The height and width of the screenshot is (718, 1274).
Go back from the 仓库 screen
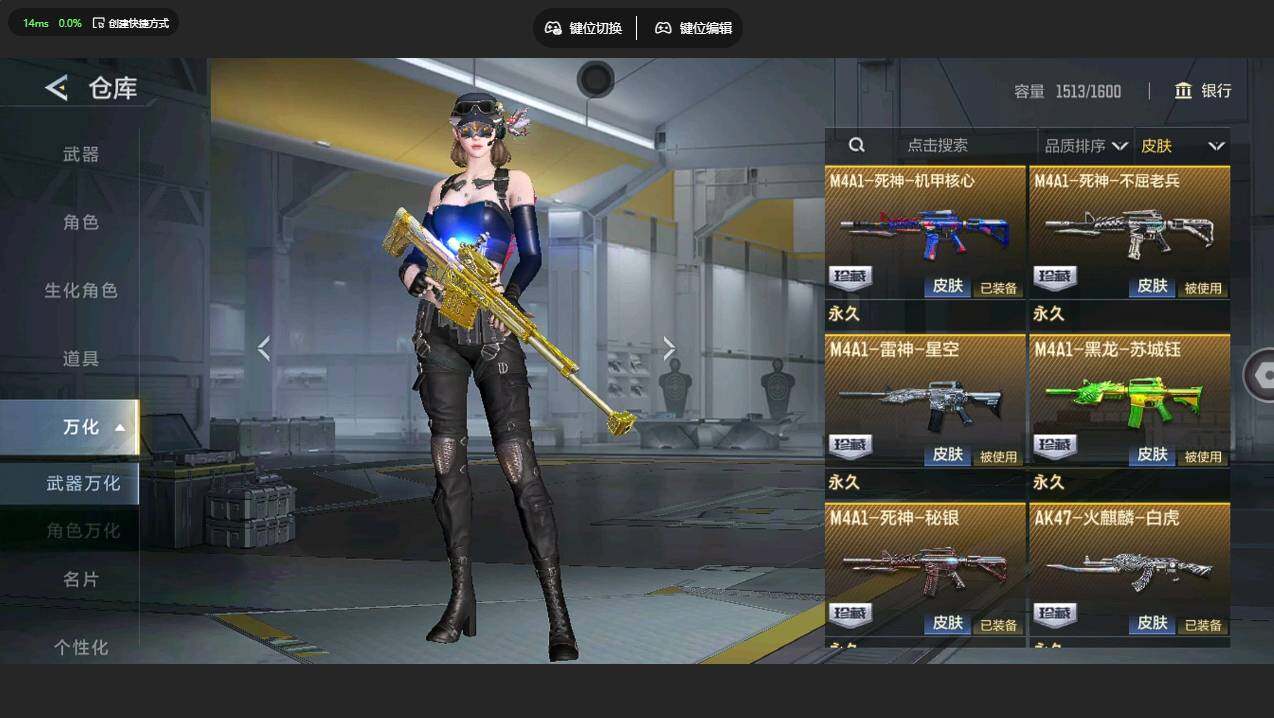click(57, 88)
